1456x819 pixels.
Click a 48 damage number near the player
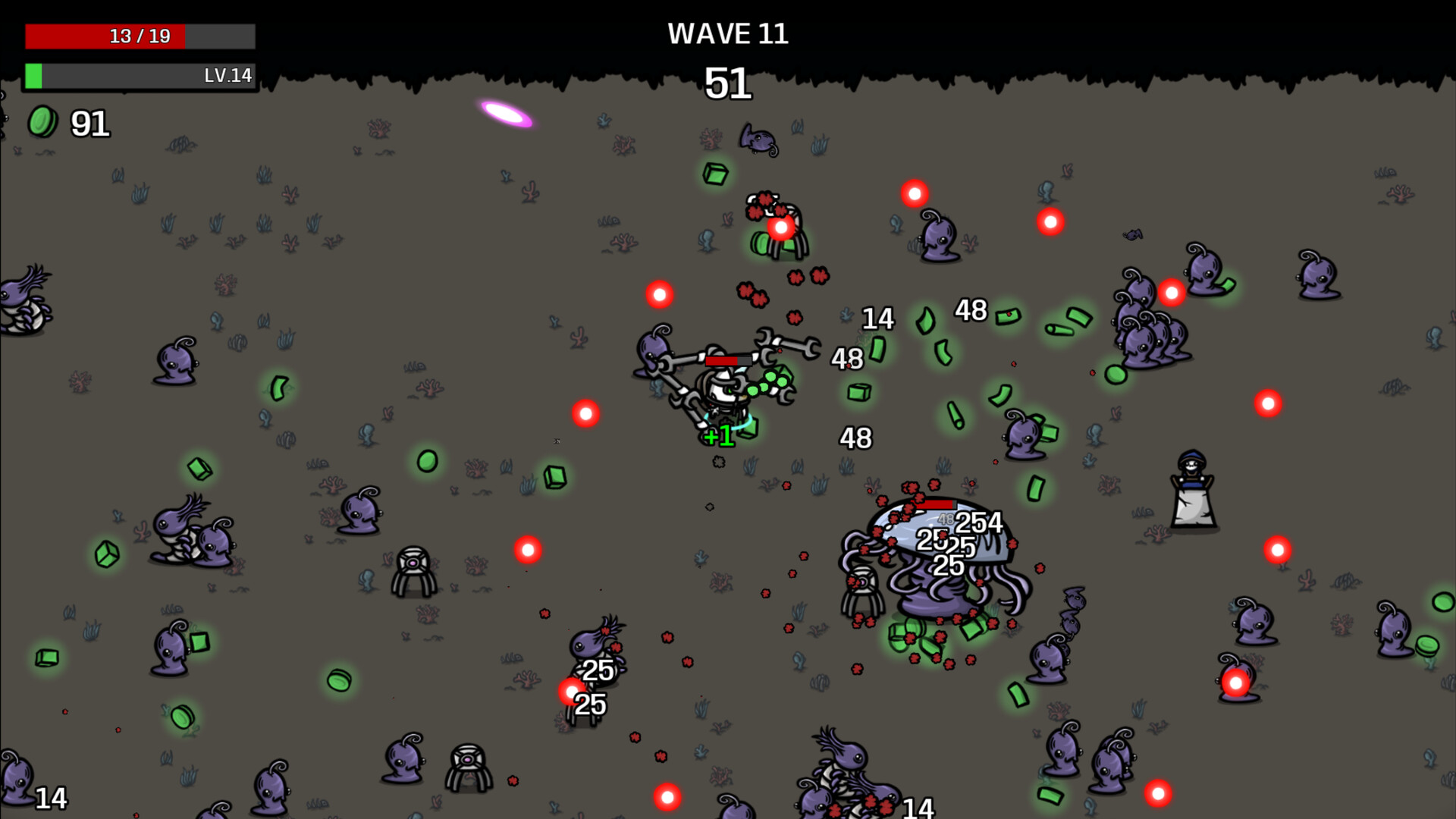(847, 357)
